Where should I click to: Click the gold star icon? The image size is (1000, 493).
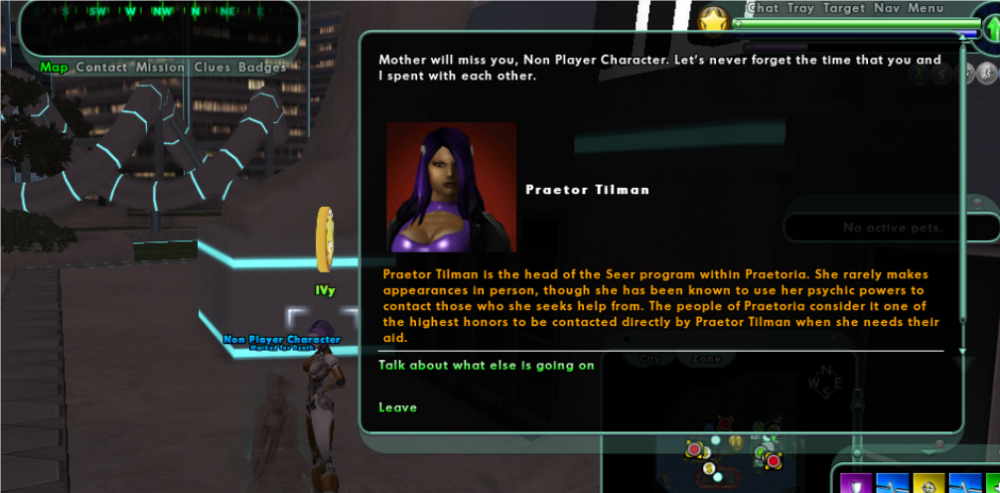(713, 20)
